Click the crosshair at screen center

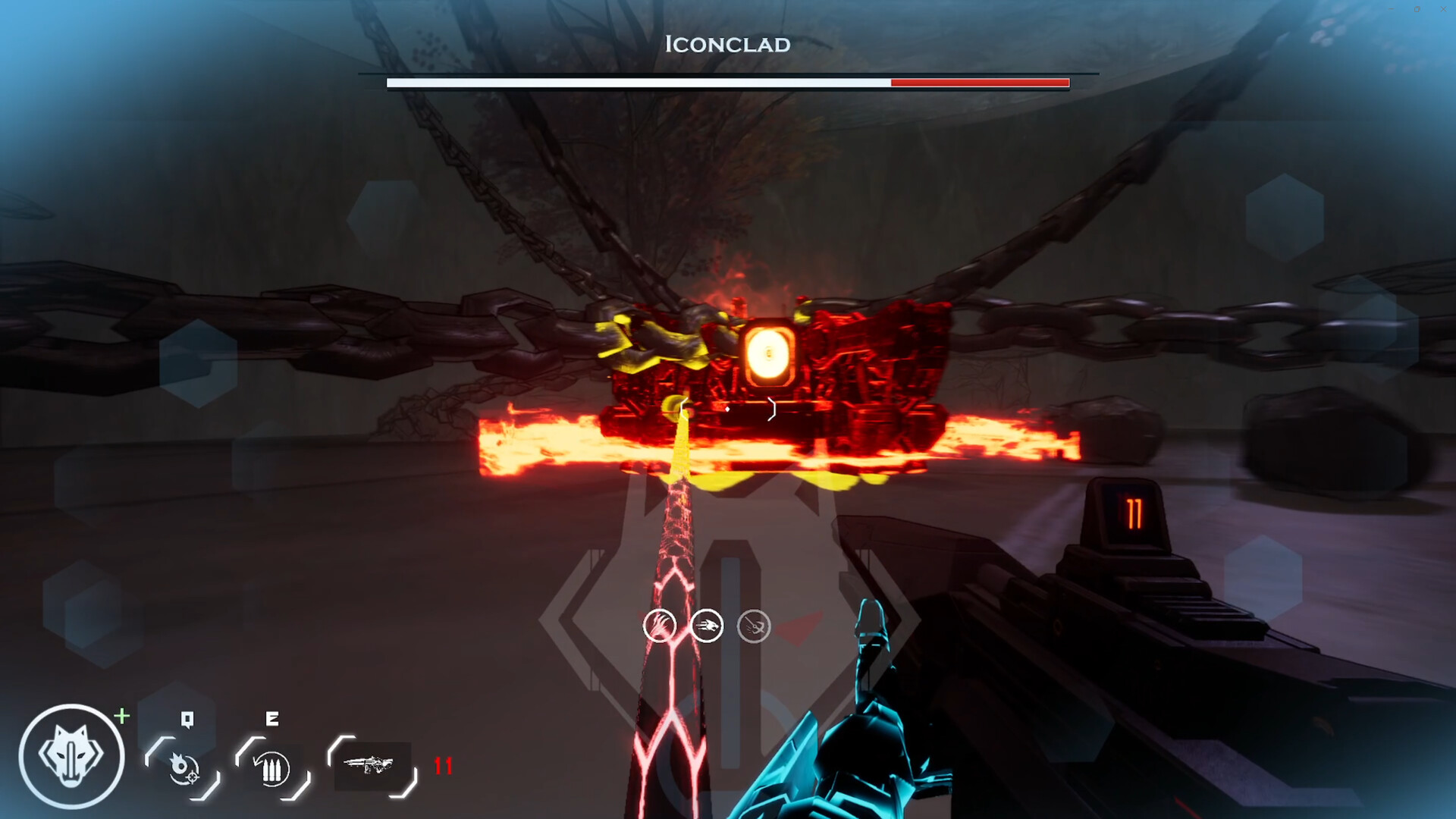728,409
